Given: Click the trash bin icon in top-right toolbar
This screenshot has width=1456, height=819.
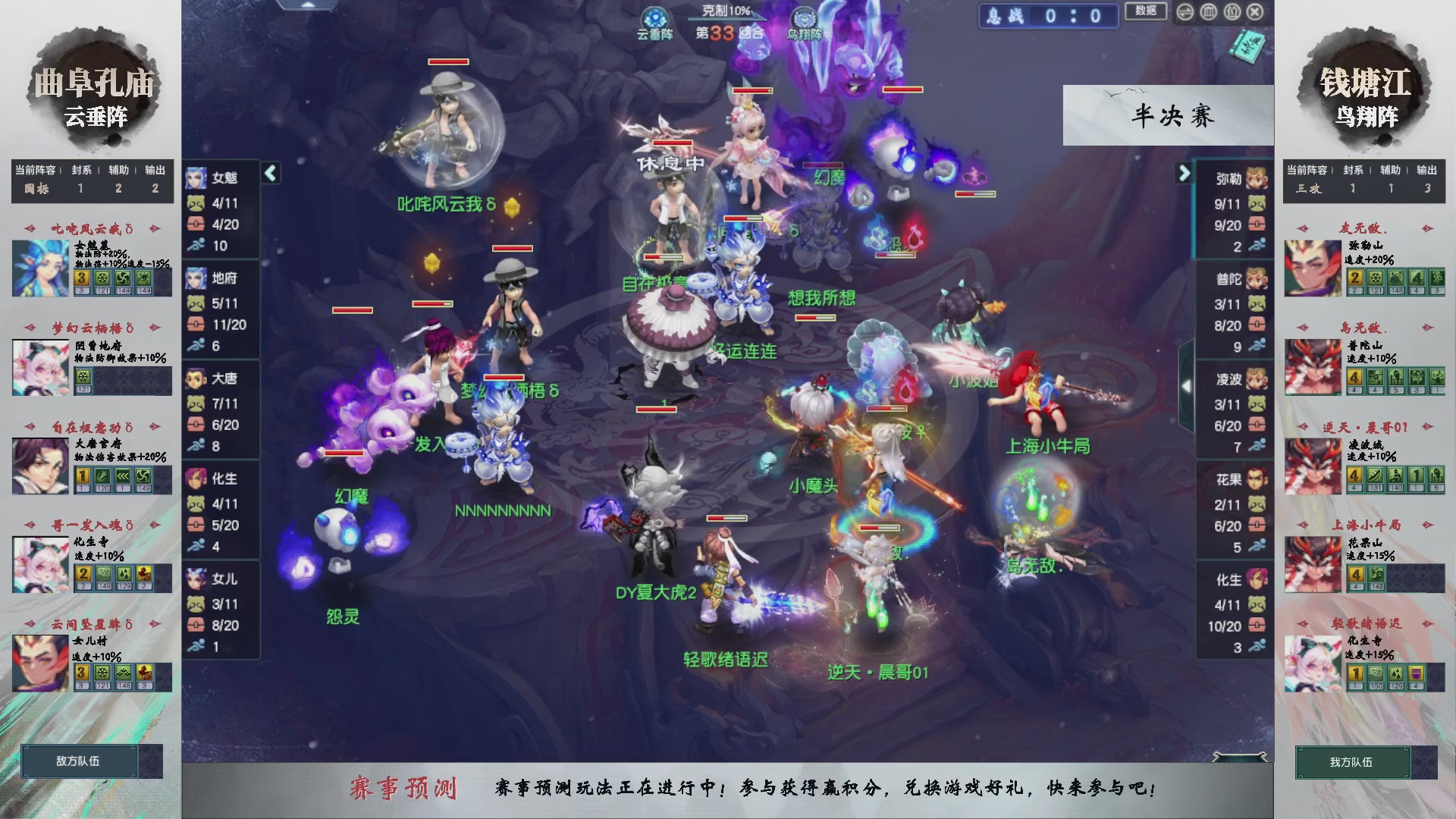Looking at the screenshot, I should (1208, 11).
